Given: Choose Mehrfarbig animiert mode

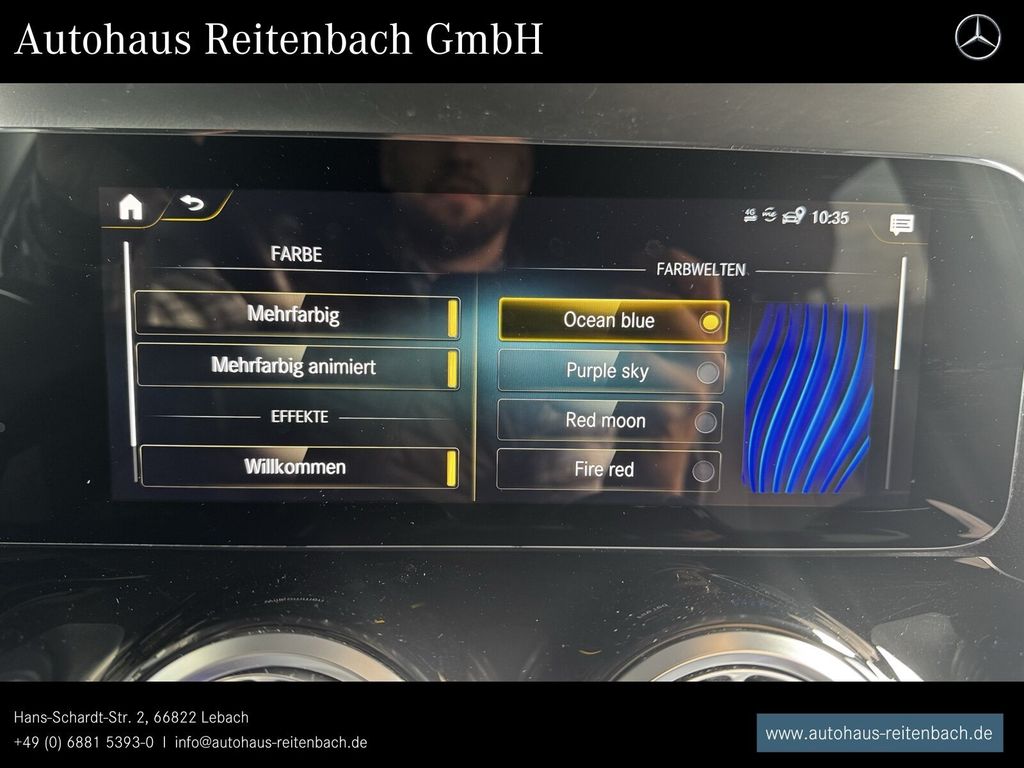Looking at the screenshot, I should pos(296,366).
